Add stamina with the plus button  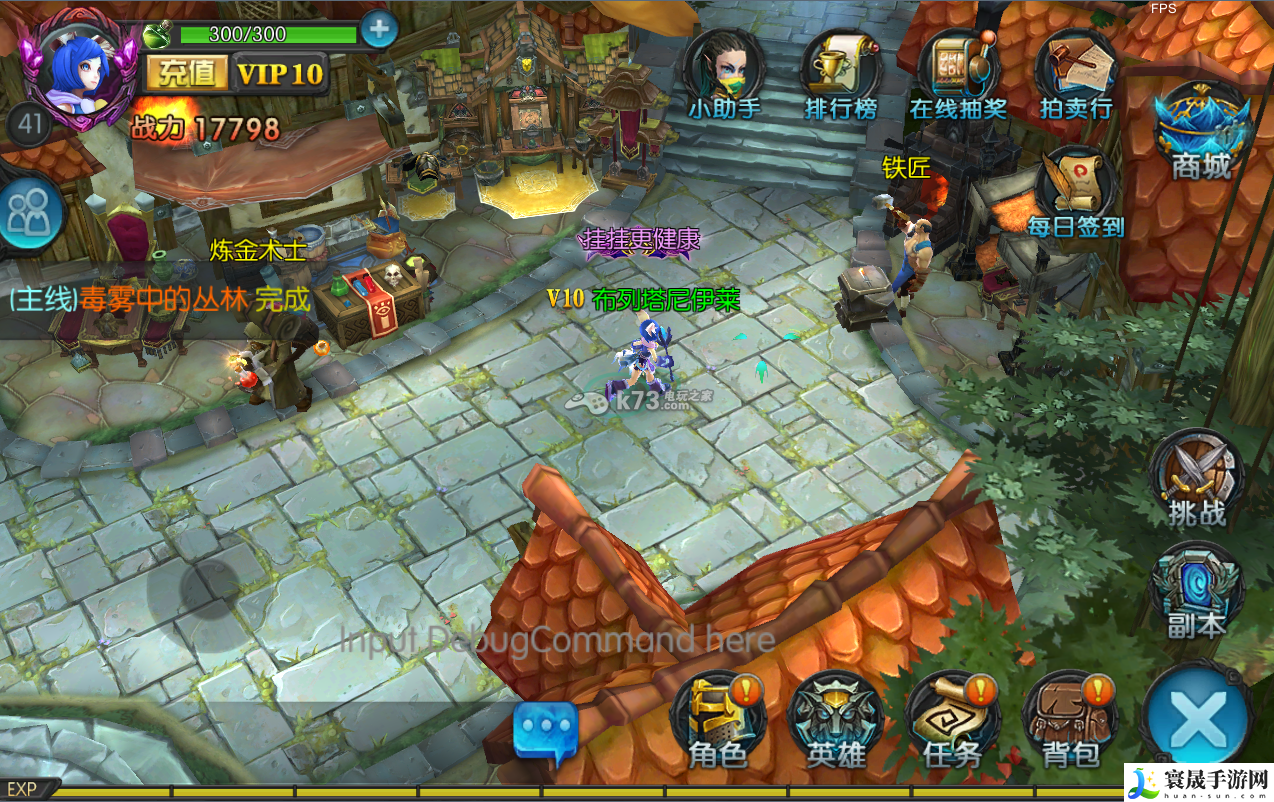coord(378,29)
